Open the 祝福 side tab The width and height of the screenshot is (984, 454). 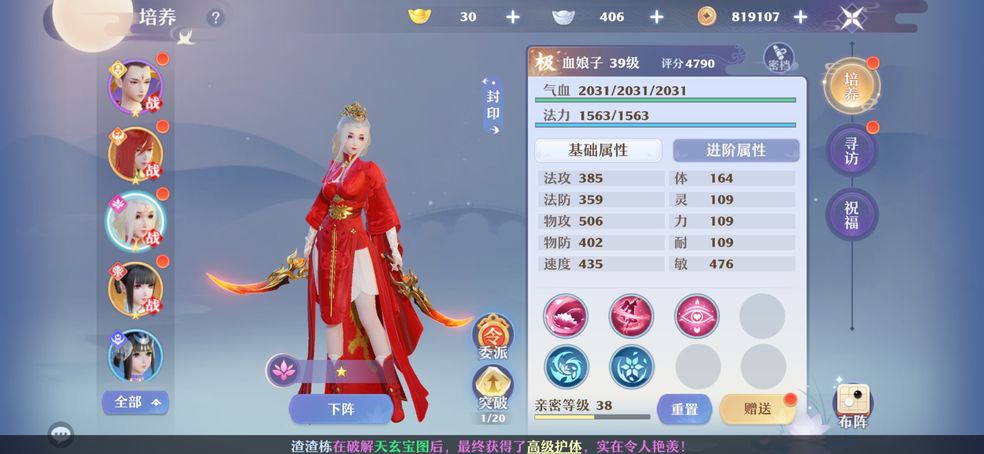click(x=851, y=214)
